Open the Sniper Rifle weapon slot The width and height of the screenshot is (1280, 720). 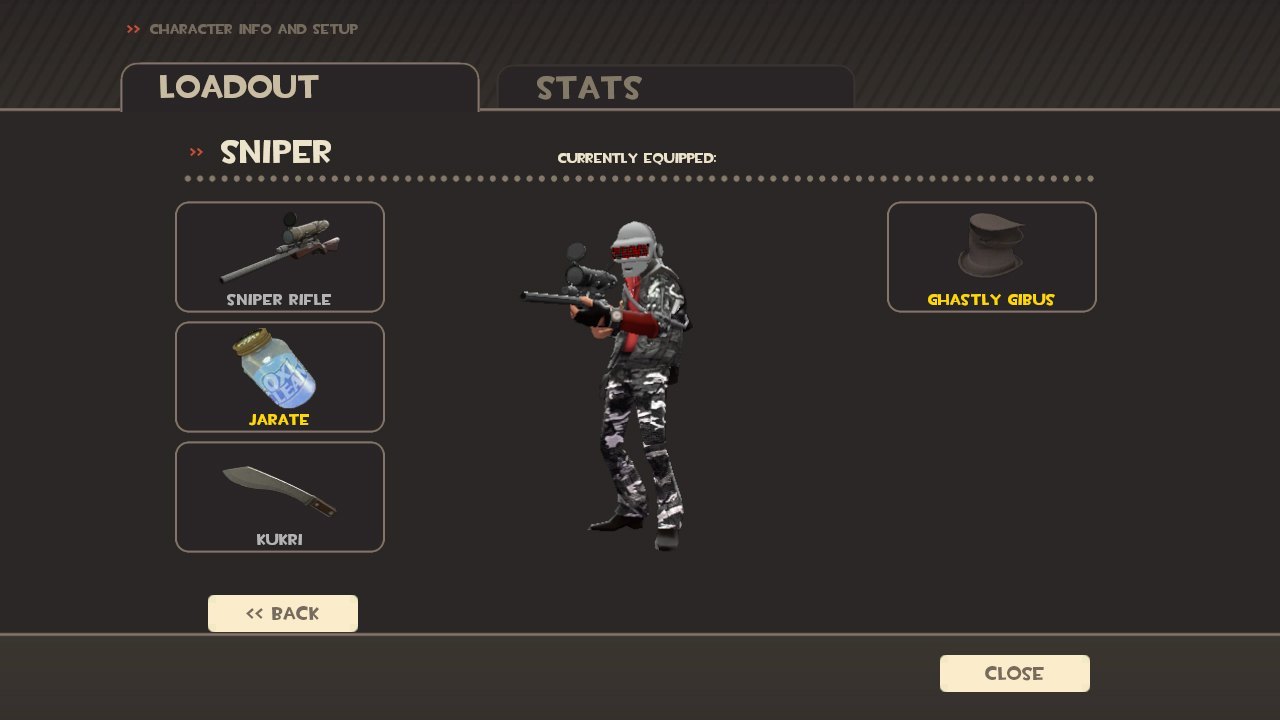click(x=280, y=257)
